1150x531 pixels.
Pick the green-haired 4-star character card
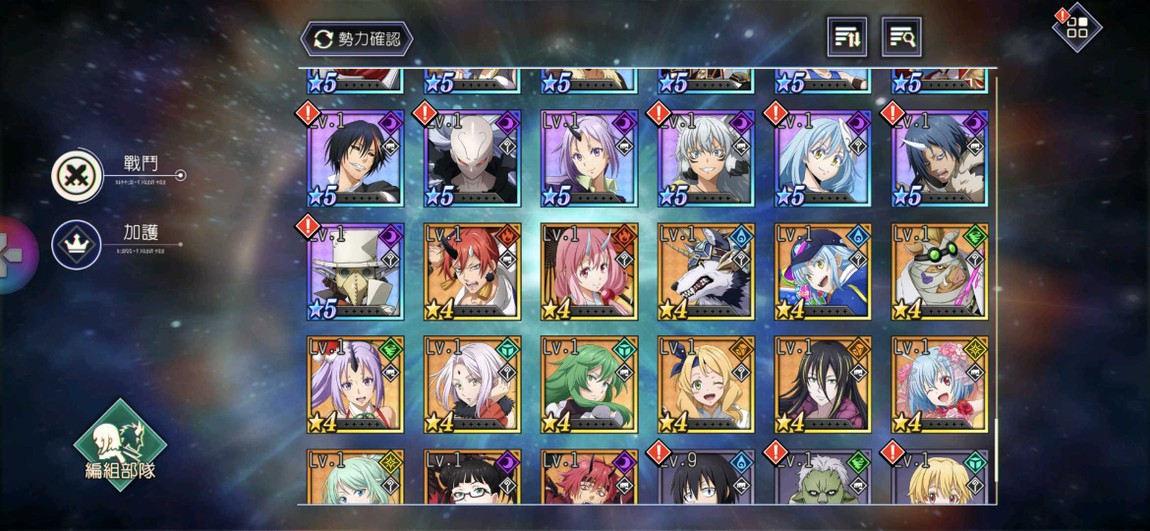coord(589,384)
